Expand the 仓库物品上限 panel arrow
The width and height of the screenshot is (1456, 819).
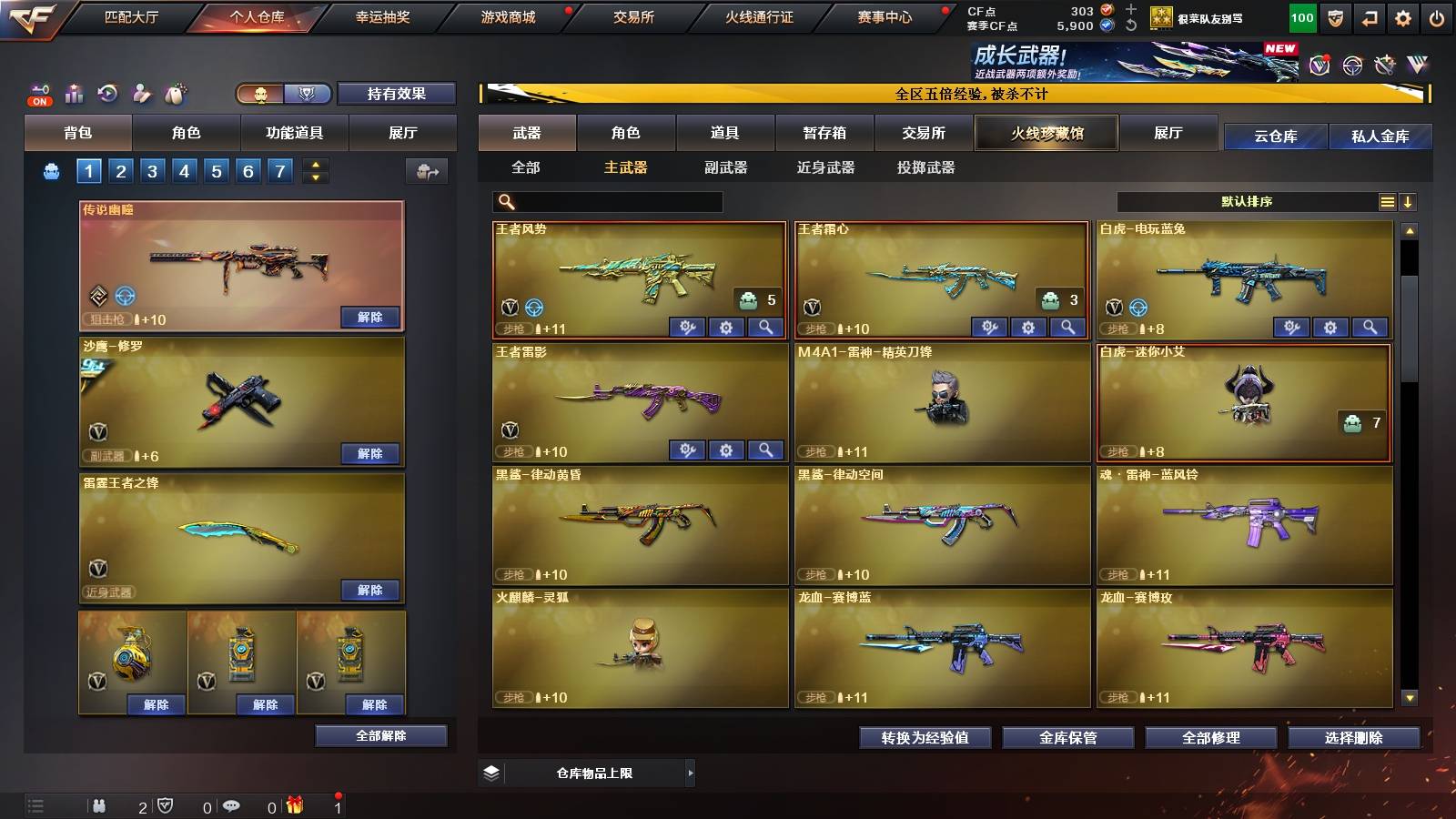pyautogui.click(x=688, y=773)
